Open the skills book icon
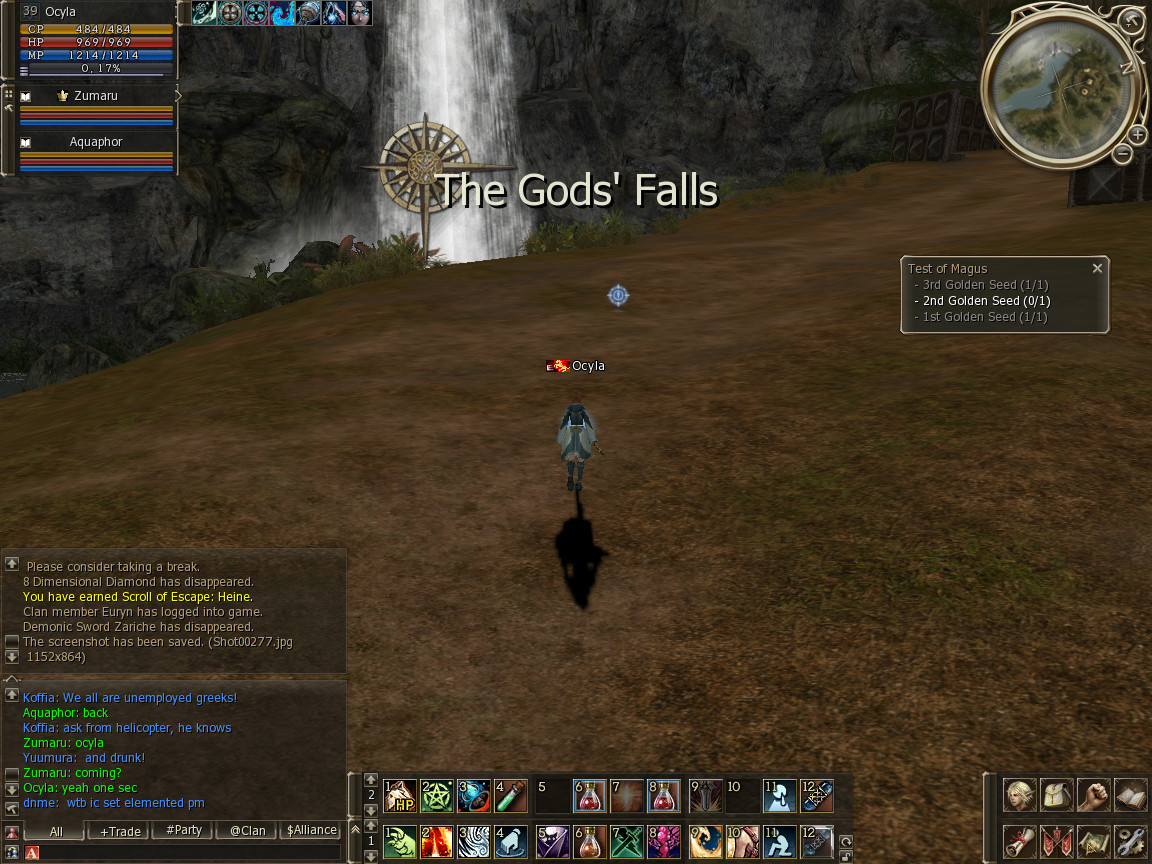 coord(1130,796)
